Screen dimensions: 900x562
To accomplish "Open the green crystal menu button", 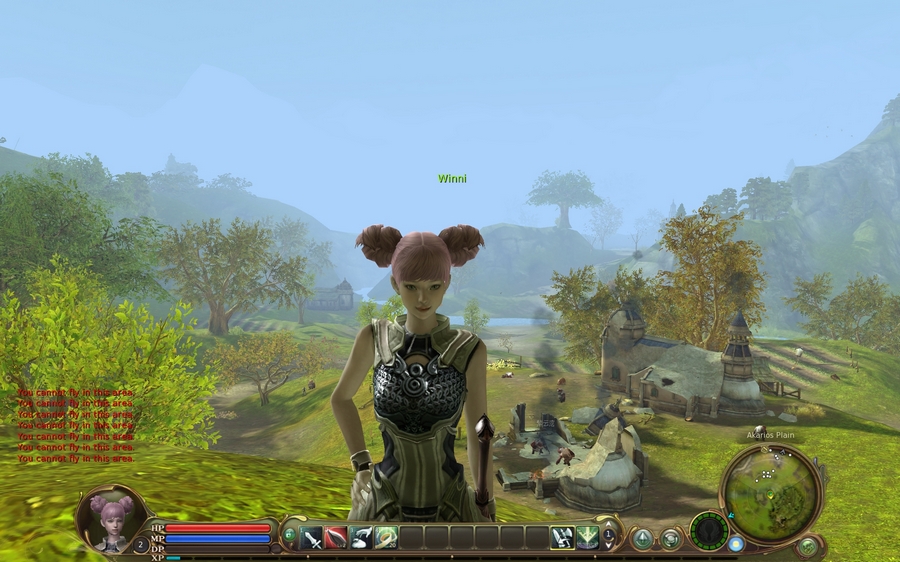I will point(642,539).
